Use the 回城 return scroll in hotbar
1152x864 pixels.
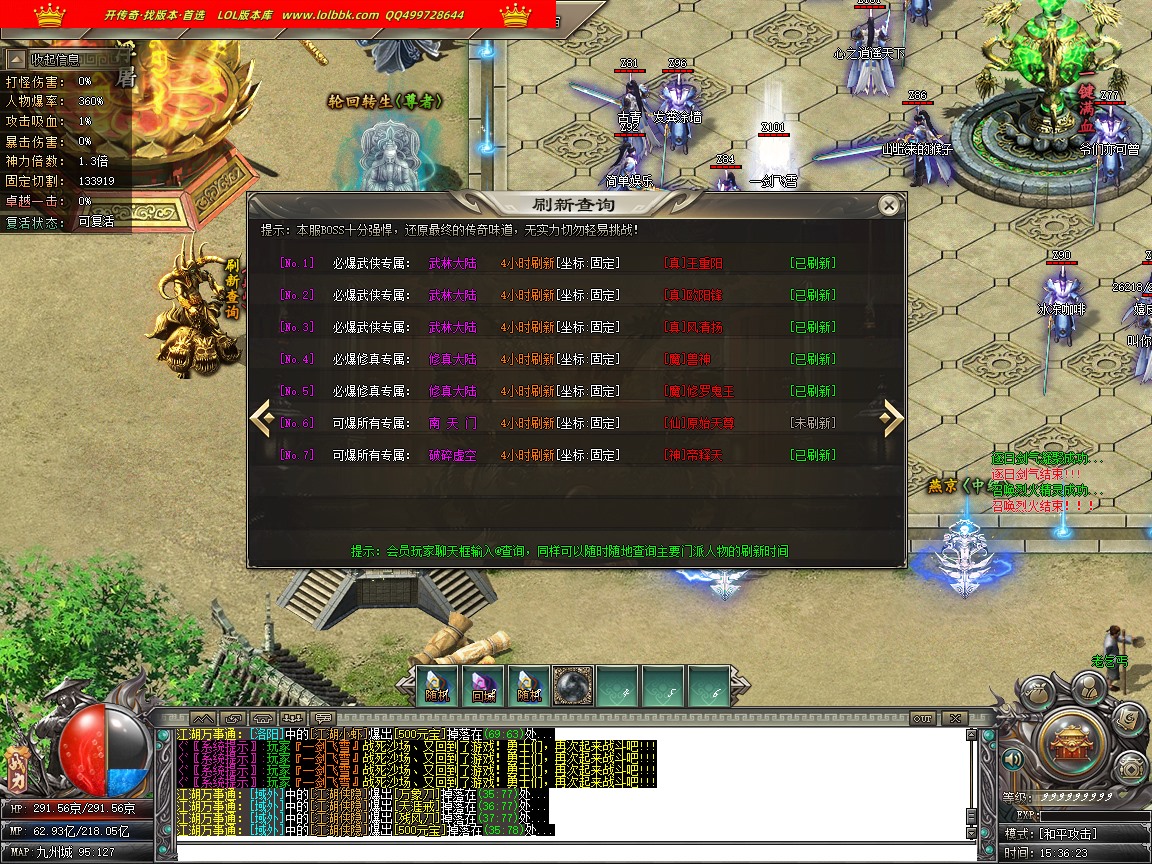coord(483,687)
